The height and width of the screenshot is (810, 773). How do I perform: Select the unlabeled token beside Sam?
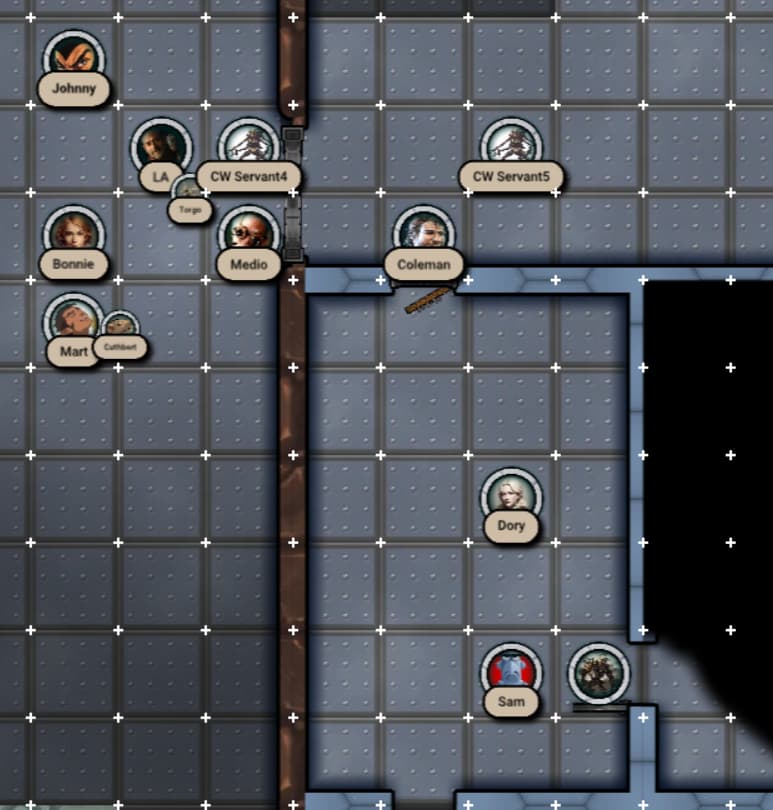click(599, 672)
